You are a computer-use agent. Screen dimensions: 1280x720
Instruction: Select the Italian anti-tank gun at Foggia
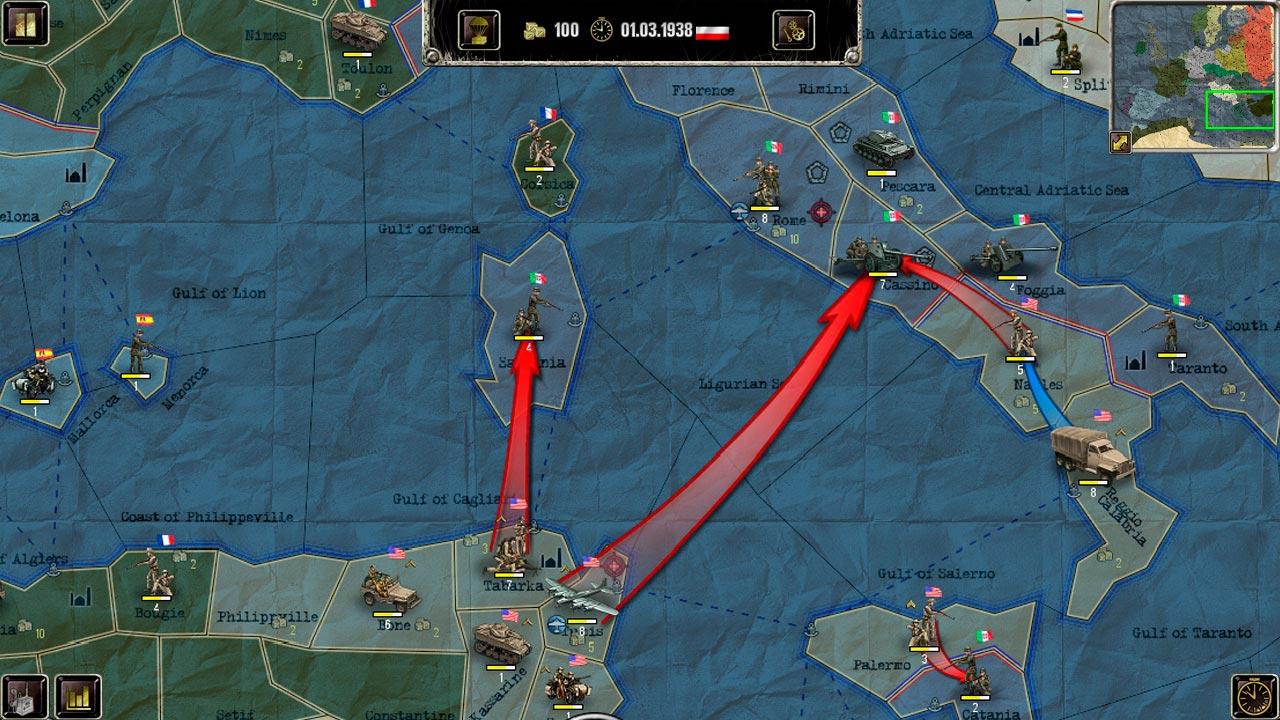tap(1012, 257)
